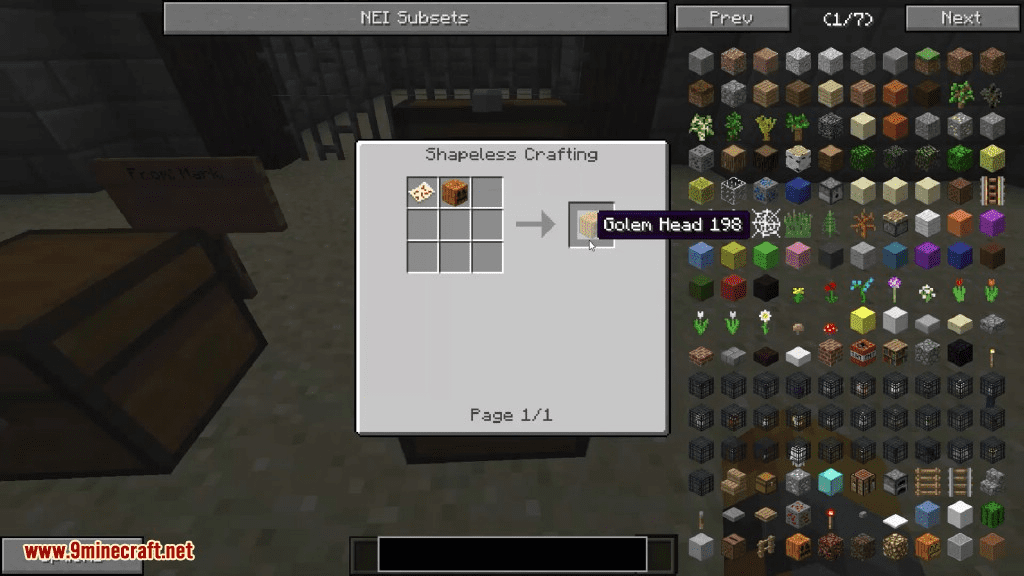Screen dimensions: 1024x576
Task: Open the NEI Subsets dropdown
Action: [x=414, y=18]
